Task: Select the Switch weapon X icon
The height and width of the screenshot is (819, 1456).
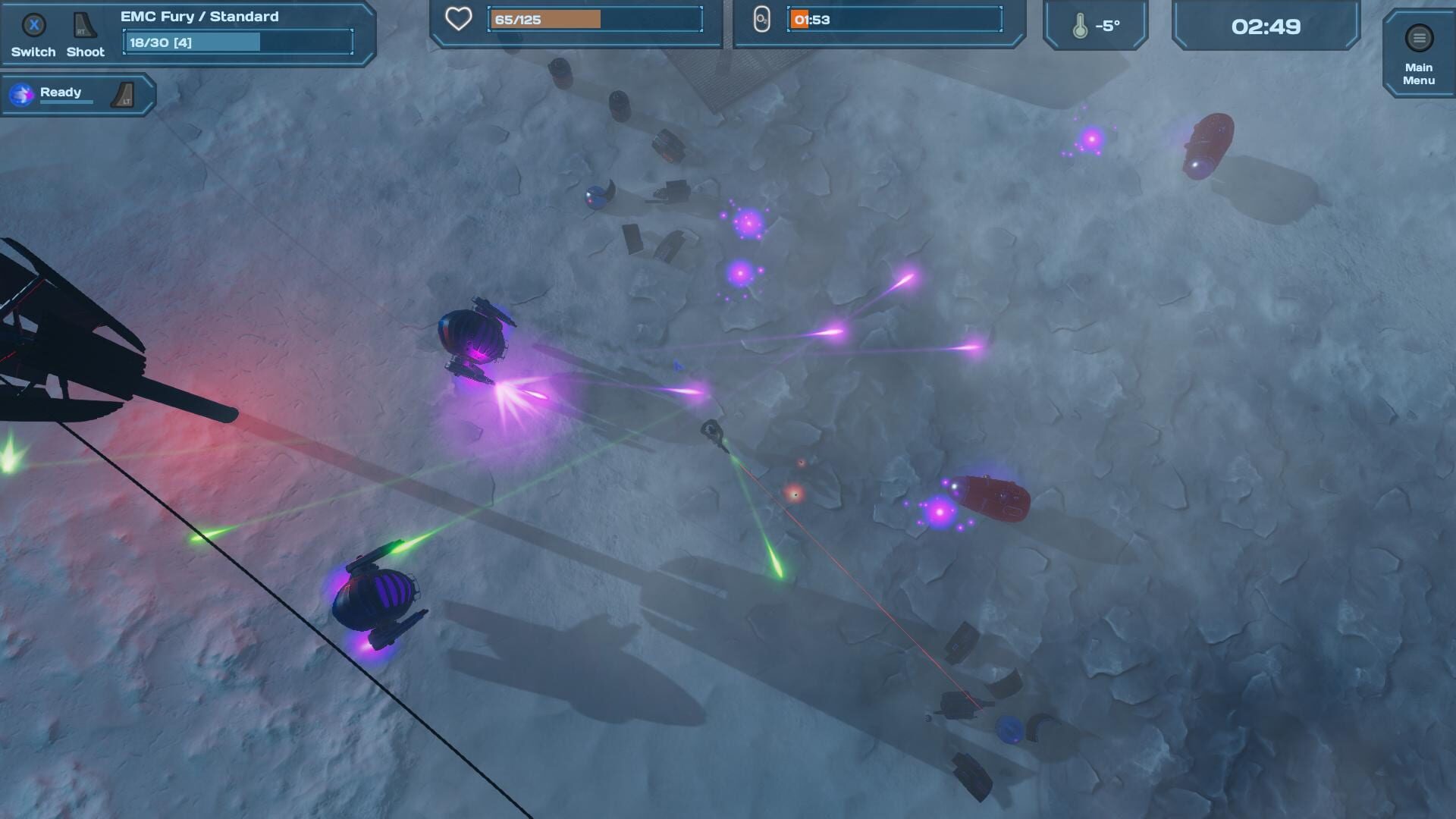Action: pyautogui.click(x=32, y=27)
